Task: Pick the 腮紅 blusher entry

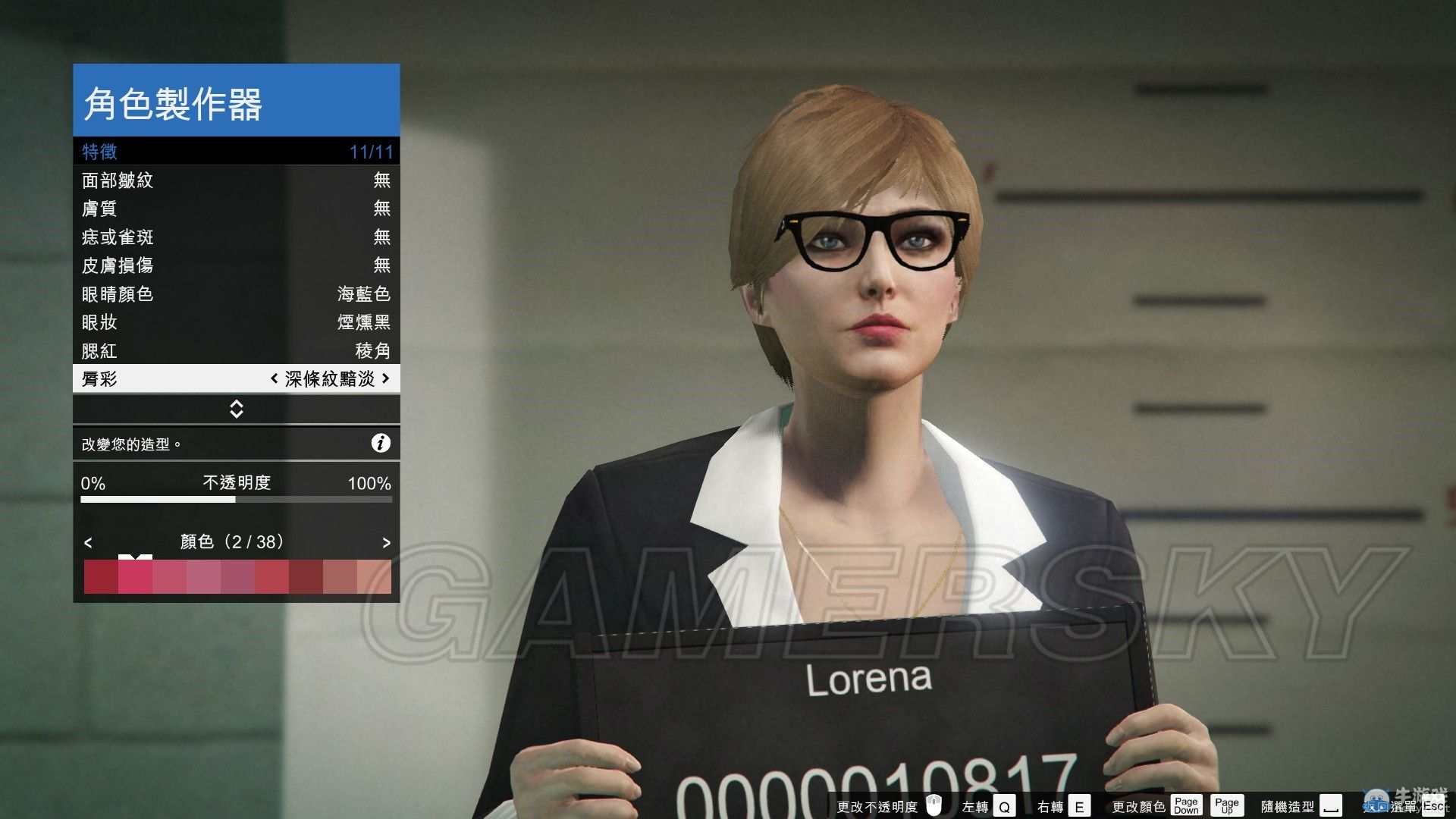Action: click(236, 351)
